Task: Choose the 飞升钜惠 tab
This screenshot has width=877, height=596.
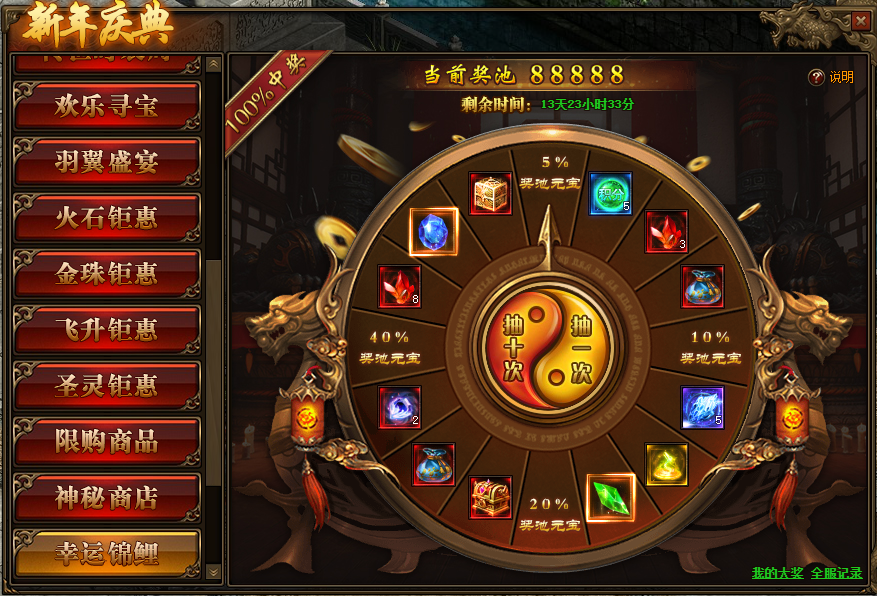Action: 106,329
